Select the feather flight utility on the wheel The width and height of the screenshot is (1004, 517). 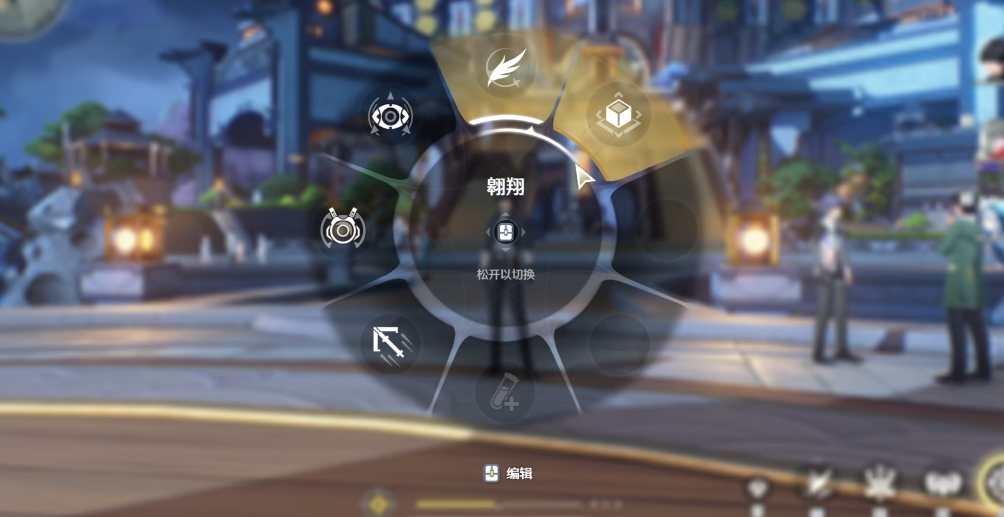click(505, 70)
